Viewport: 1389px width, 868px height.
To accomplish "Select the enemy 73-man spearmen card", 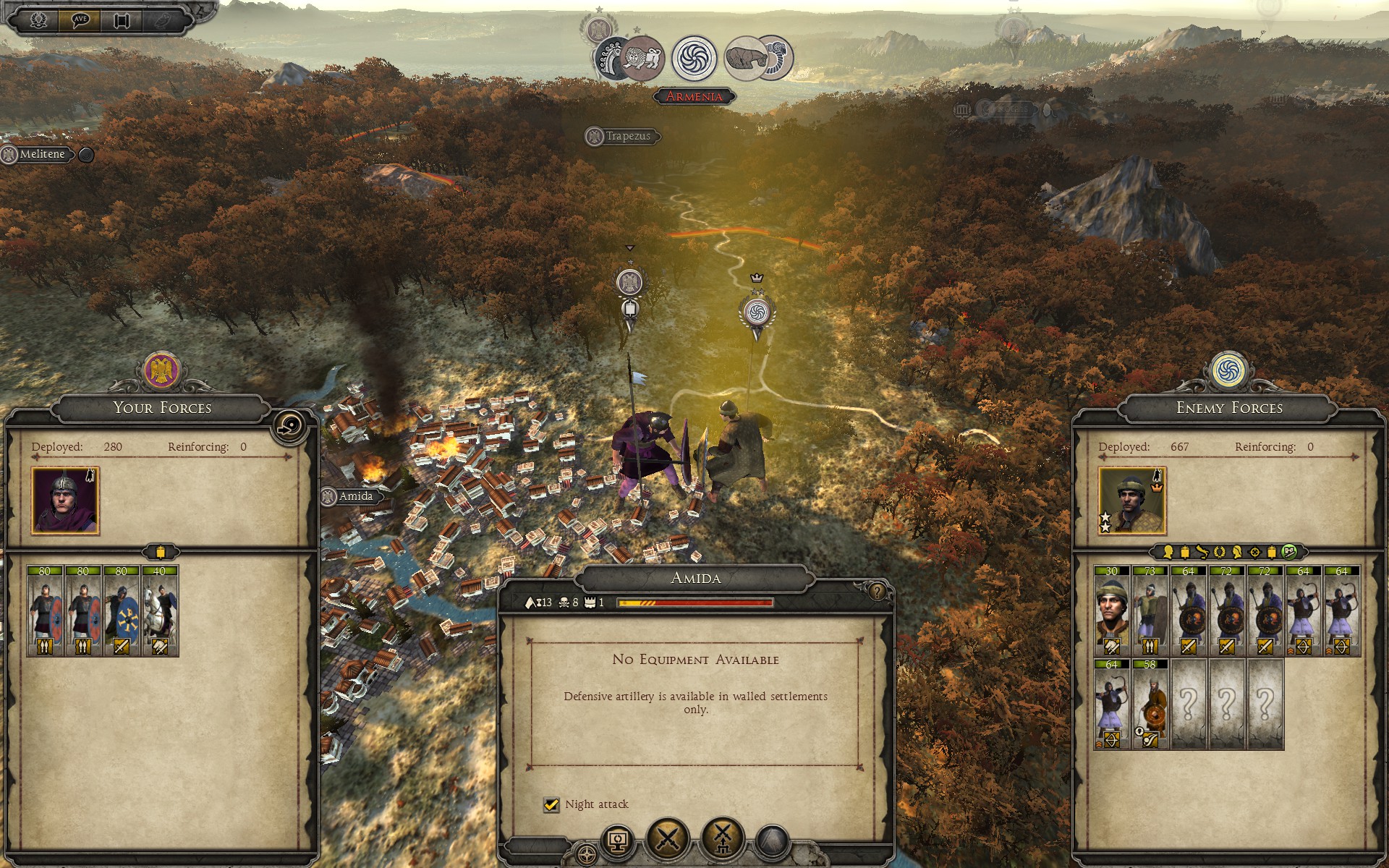I will tap(1150, 611).
